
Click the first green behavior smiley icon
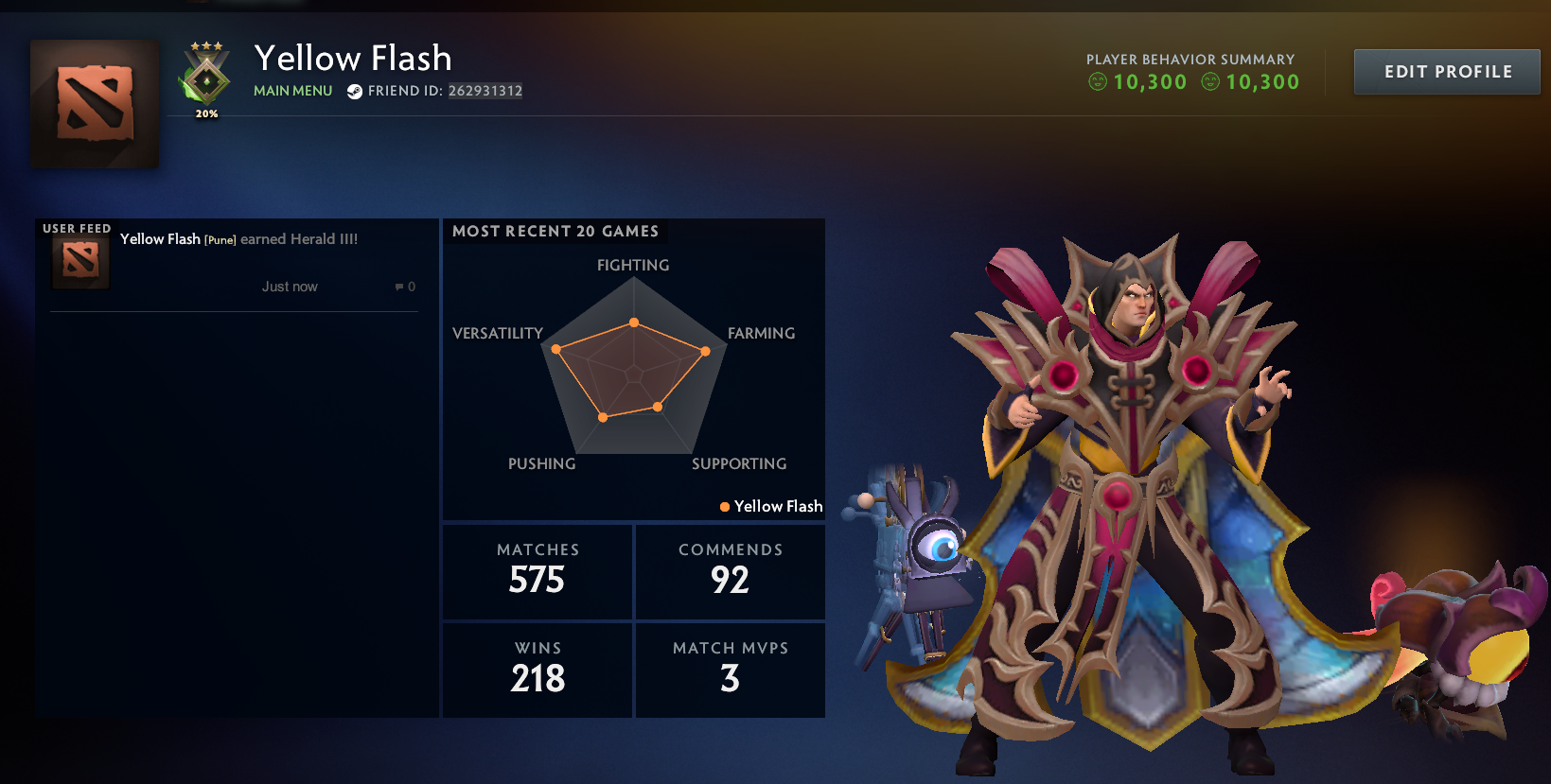click(1098, 81)
